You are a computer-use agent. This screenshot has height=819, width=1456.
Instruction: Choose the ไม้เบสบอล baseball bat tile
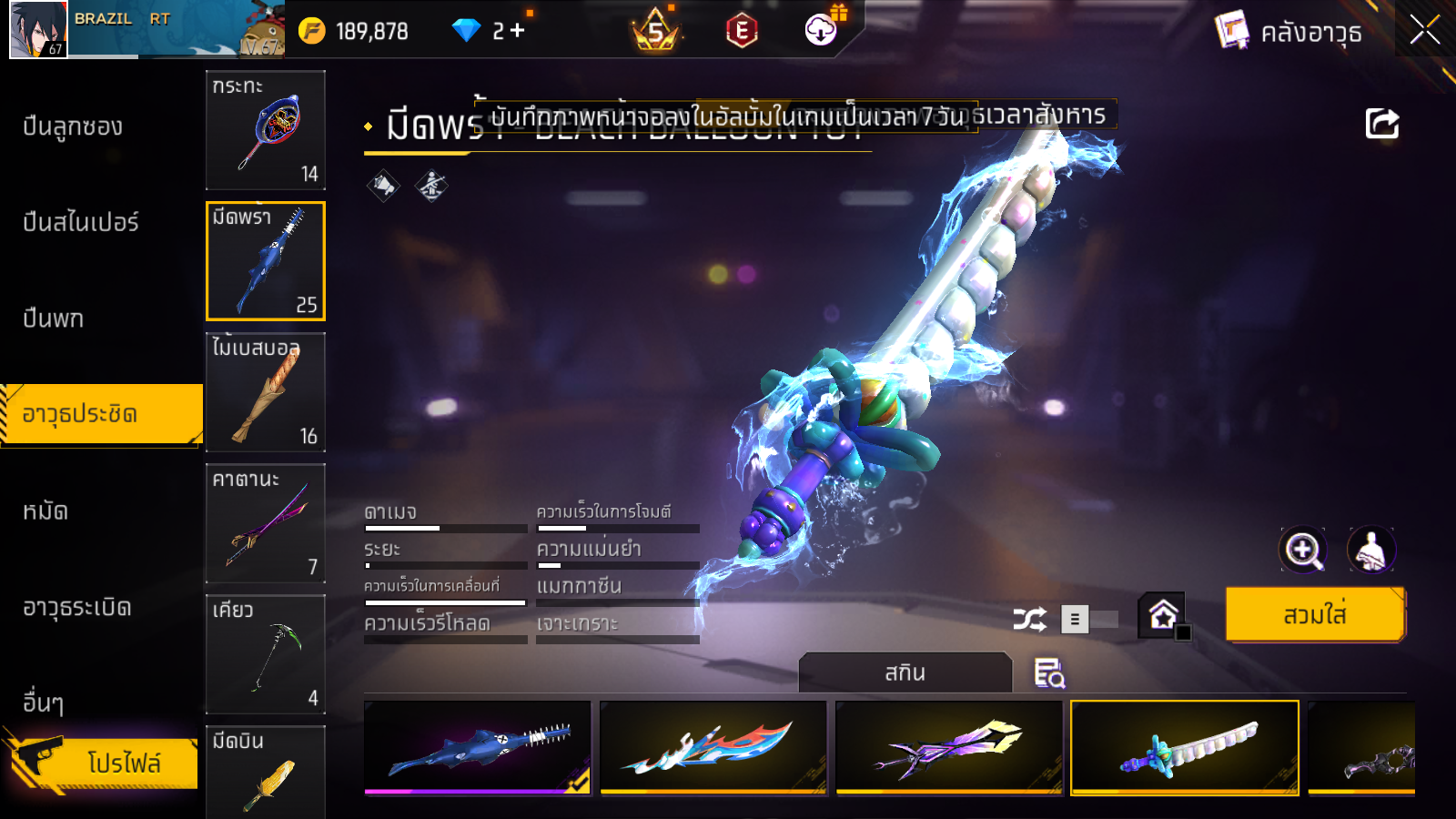pyautogui.click(x=266, y=392)
